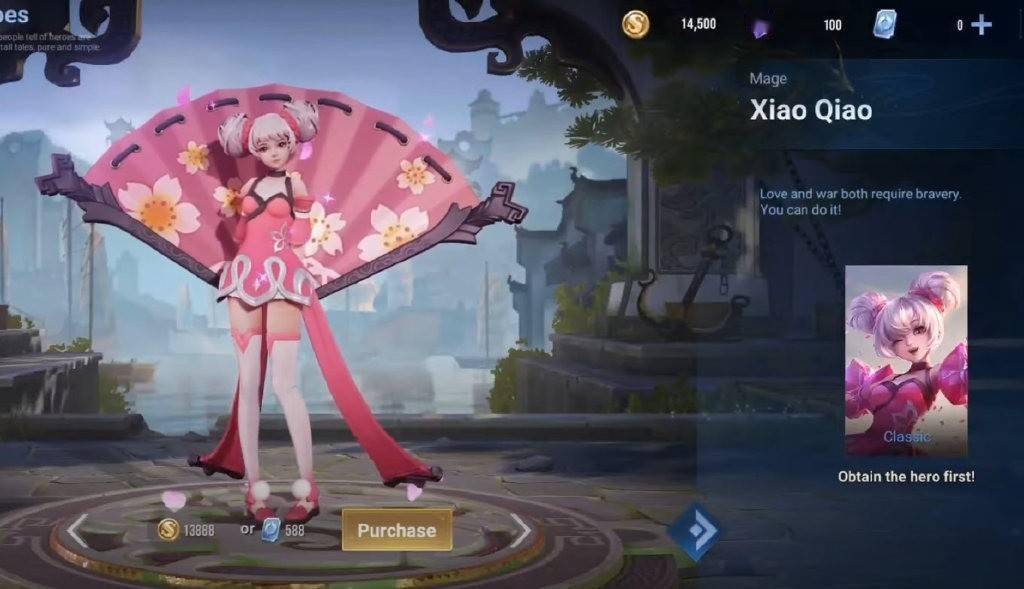
Task: Select the Classic skin thumbnail
Action: 906,360
